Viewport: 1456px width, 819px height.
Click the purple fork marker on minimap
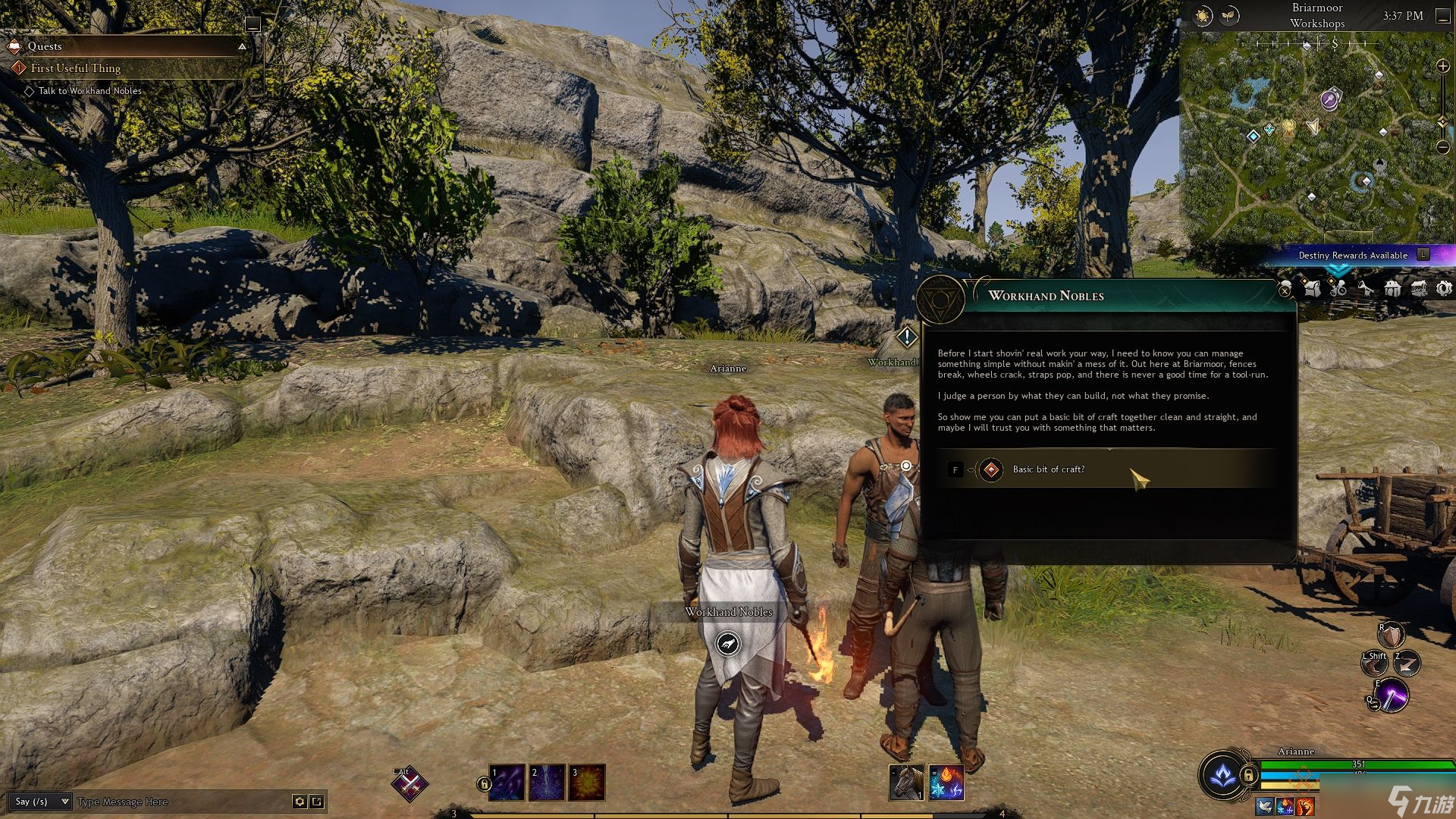click(x=1329, y=99)
